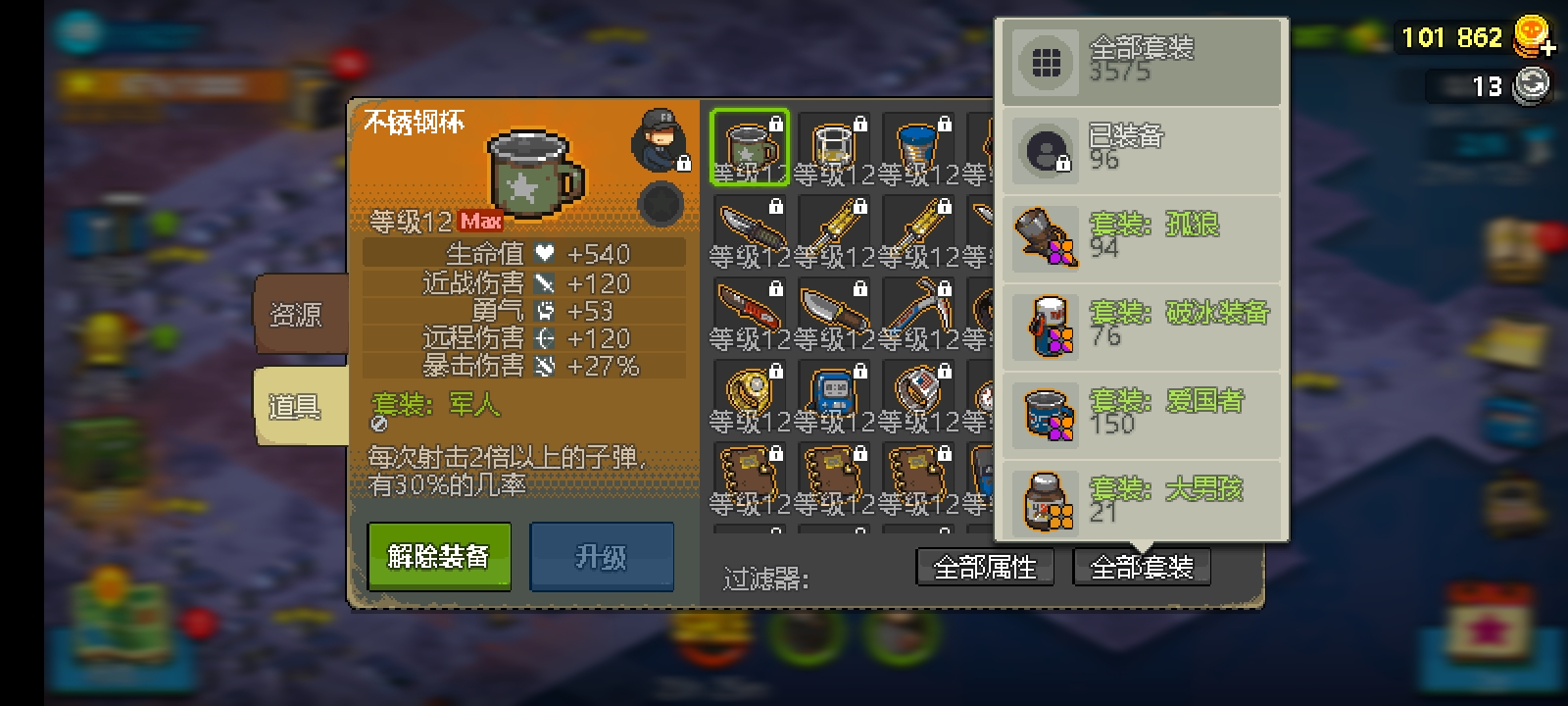Click the 升级 upgrade button
1568x706 pixels.
pyautogui.click(x=601, y=557)
